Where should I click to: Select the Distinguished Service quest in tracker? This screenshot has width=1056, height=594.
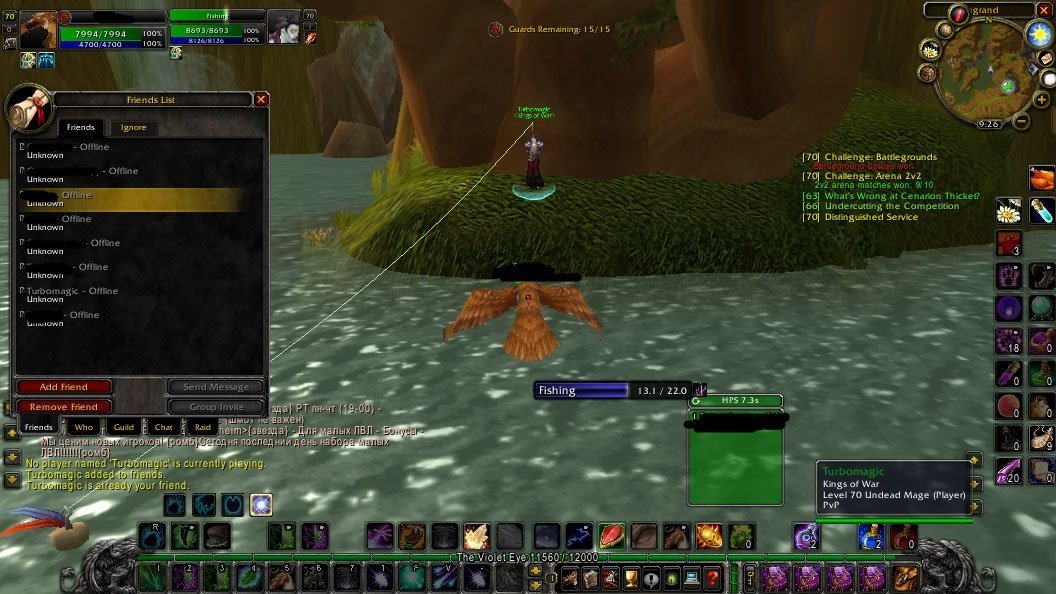(x=870, y=217)
